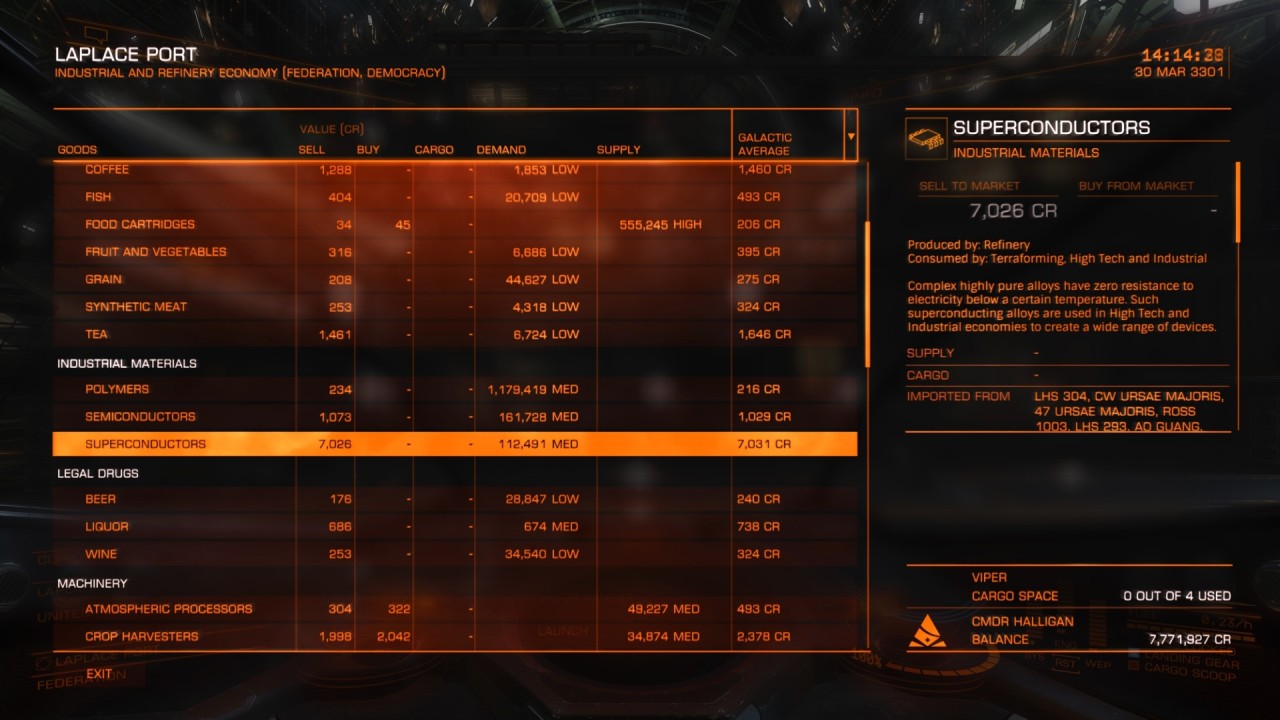The image size is (1280, 720).
Task: Open the Galactic Average column dropdown arrow
Action: pyautogui.click(x=851, y=136)
